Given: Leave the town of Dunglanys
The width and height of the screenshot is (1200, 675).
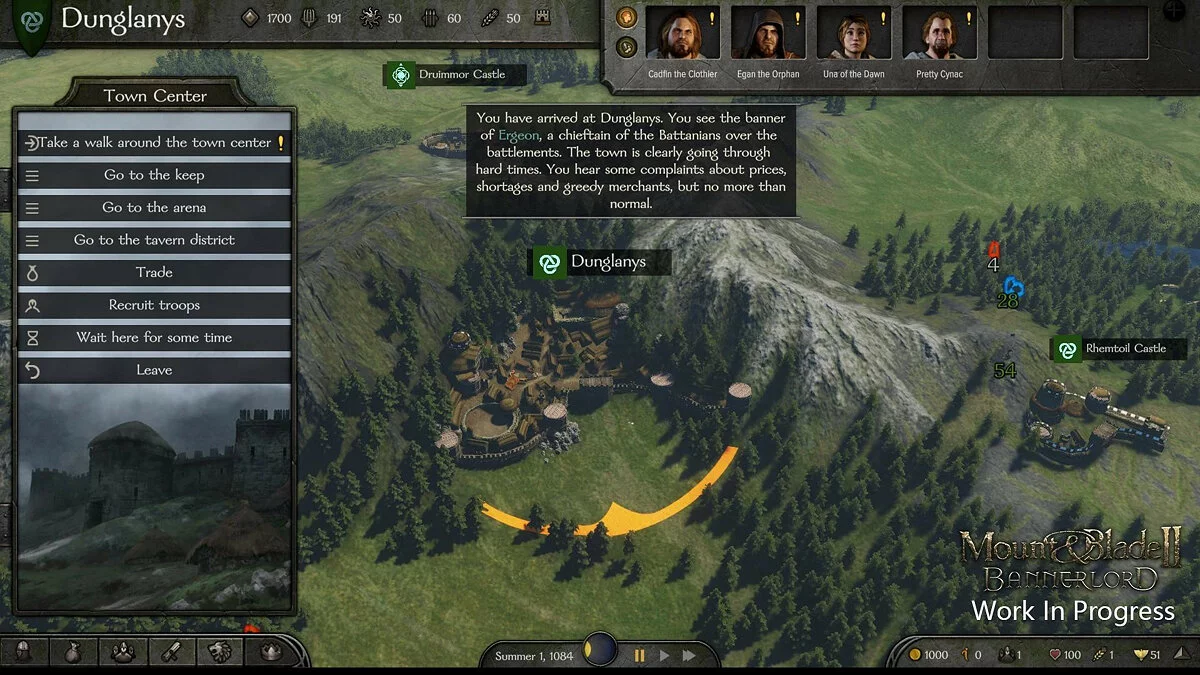Looking at the screenshot, I should 154,370.
